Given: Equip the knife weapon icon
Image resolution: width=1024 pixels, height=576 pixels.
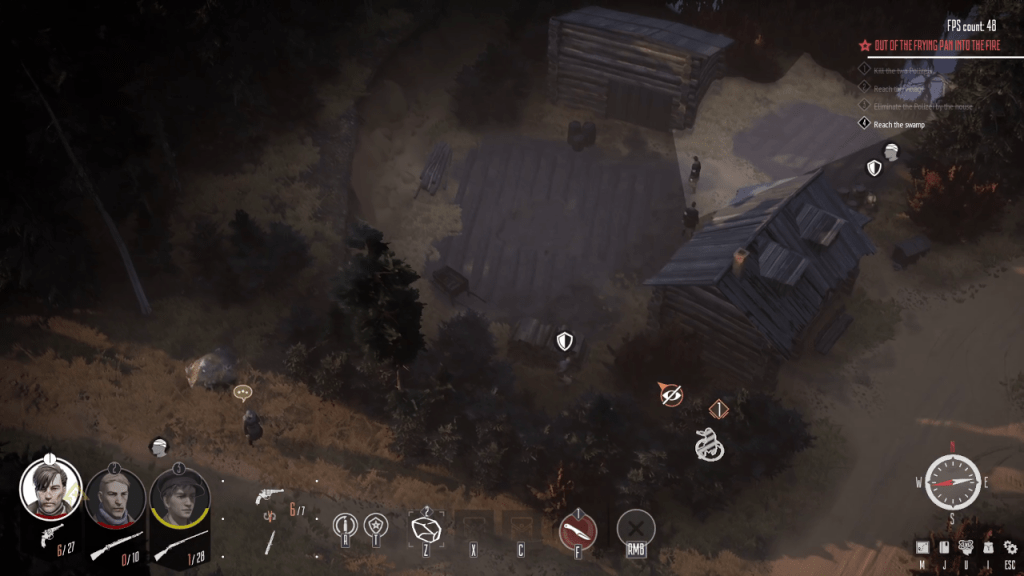Looking at the screenshot, I should tap(269, 541).
